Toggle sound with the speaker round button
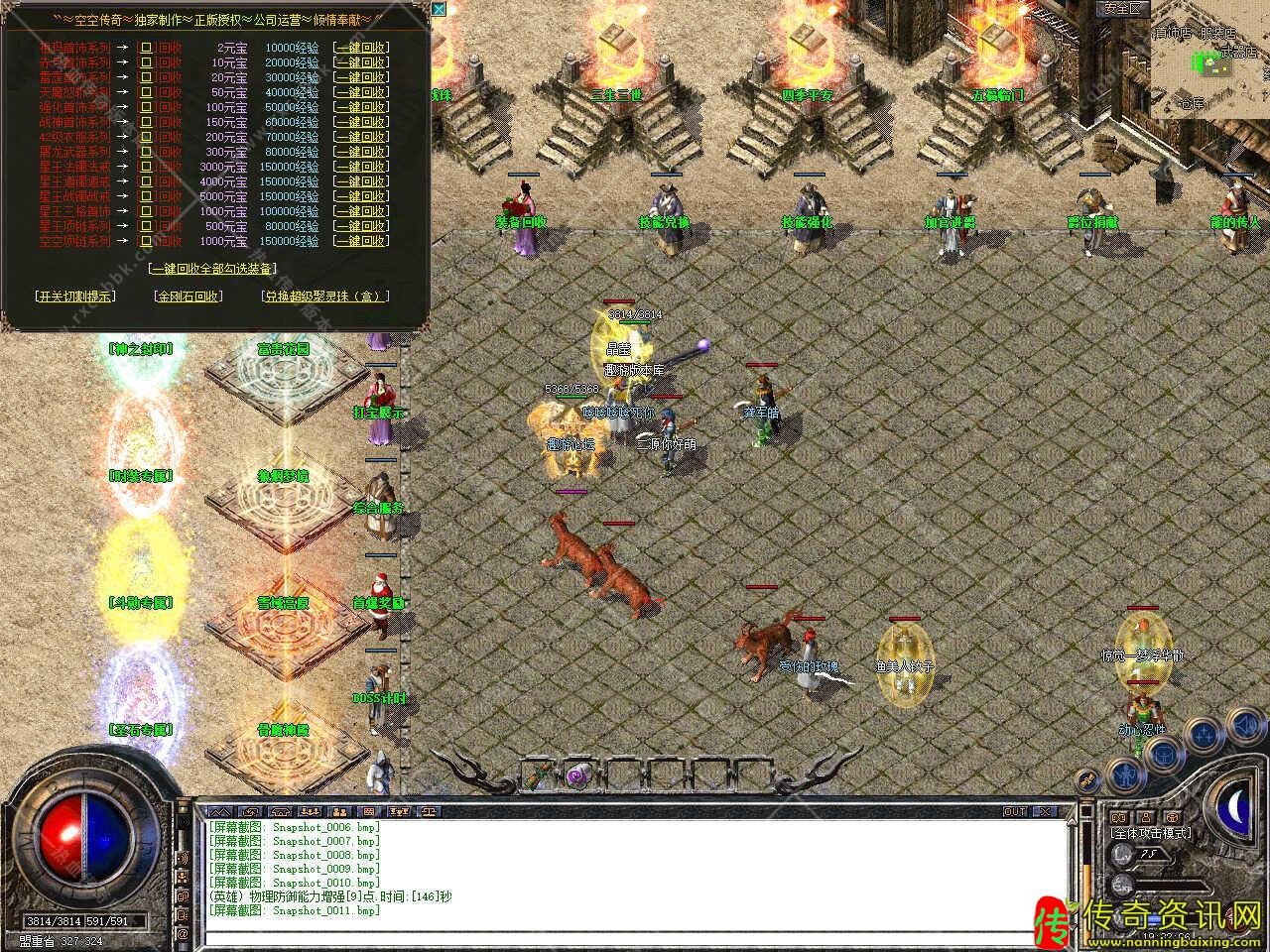Image resolution: width=1270 pixels, height=952 pixels. (1246, 726)
